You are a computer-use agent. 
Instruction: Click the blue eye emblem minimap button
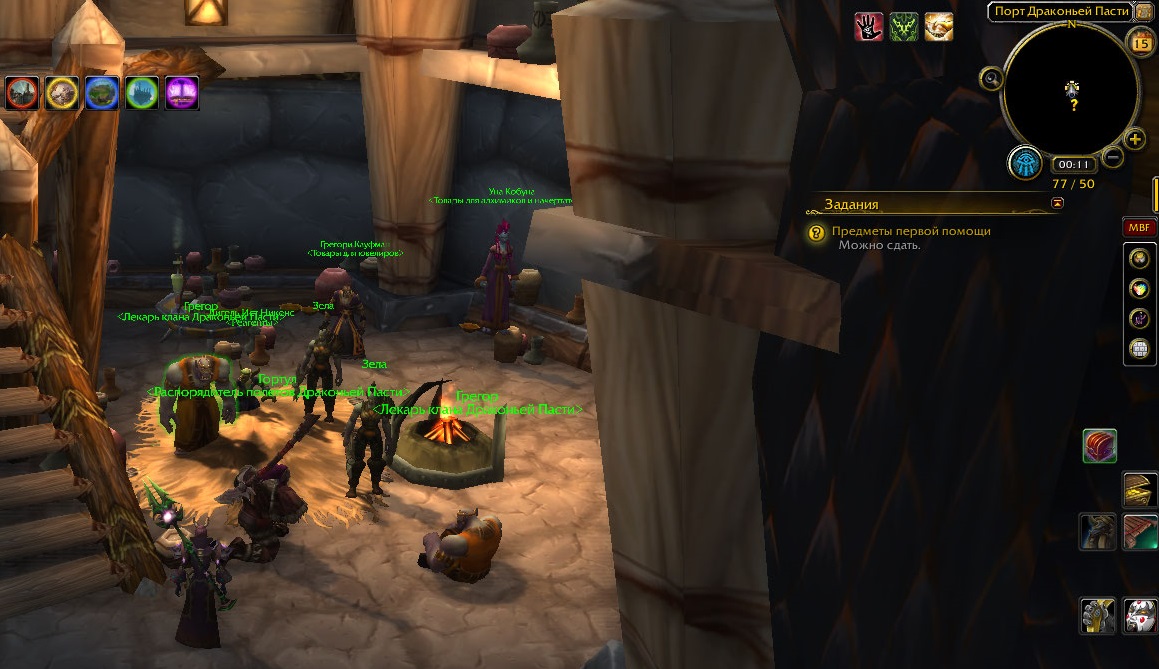click(x=1025, y=162)
